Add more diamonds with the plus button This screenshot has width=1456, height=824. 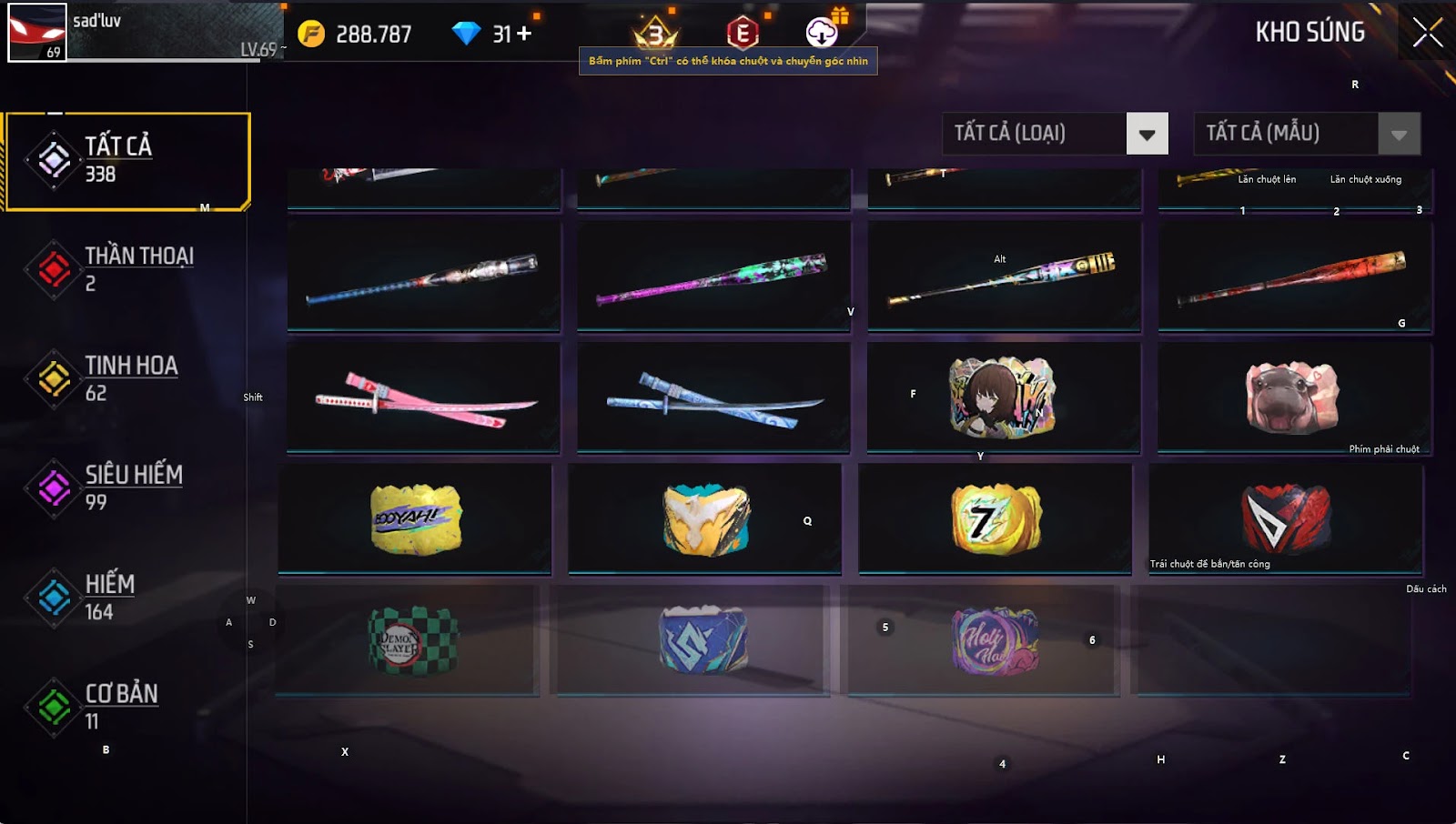point(524,34)
